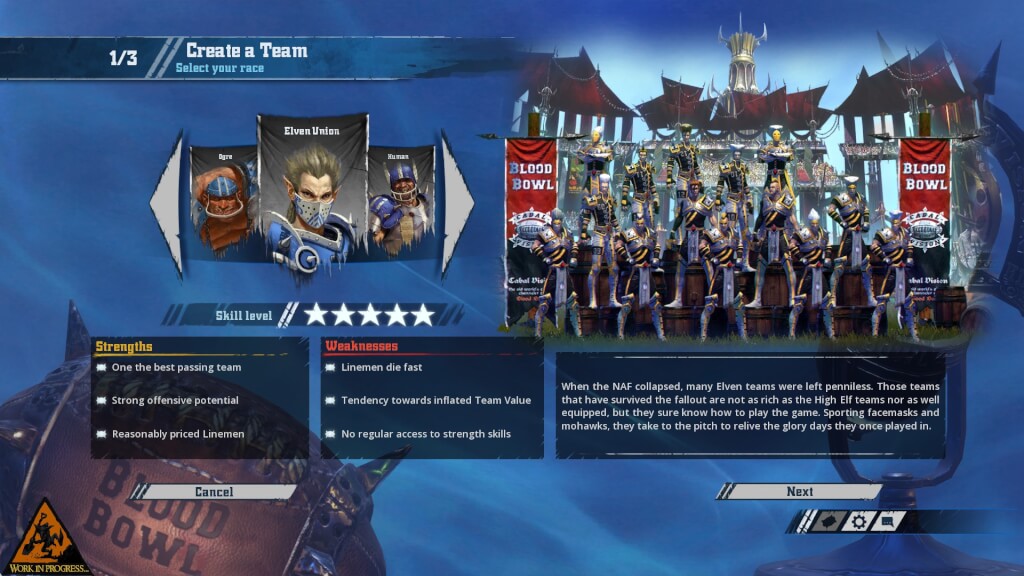Select the Ogre race banner
Screen dimensions: 1024x576
click(223, 200)
